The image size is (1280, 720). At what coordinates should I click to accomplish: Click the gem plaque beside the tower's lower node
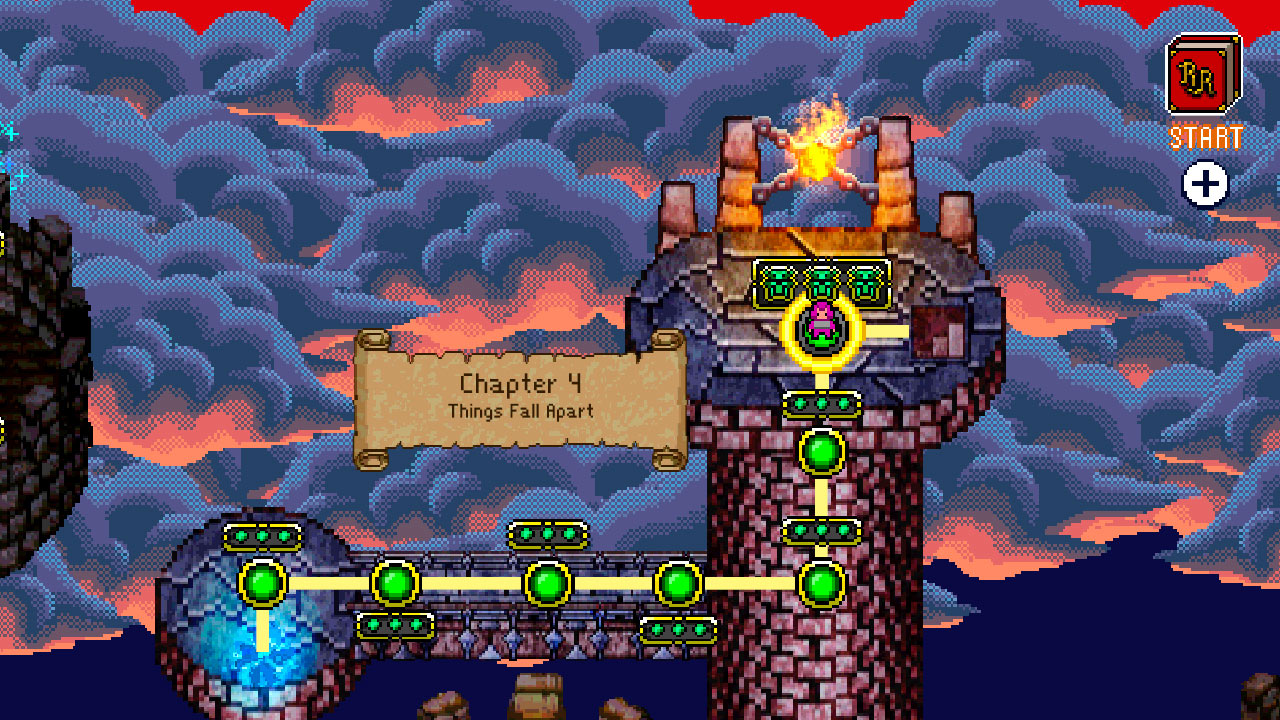click(x=820, y=530)
